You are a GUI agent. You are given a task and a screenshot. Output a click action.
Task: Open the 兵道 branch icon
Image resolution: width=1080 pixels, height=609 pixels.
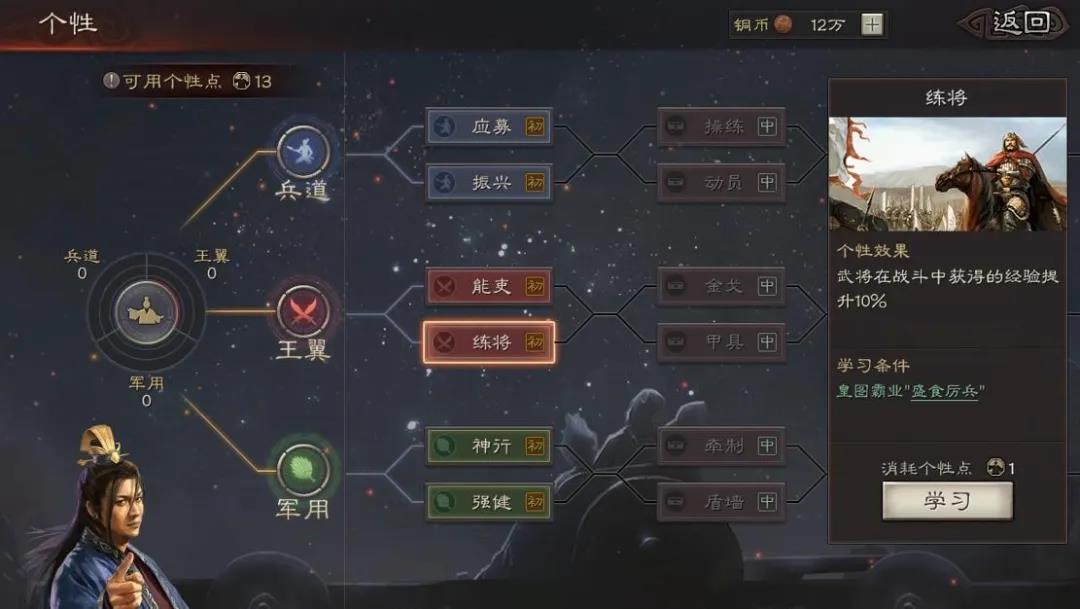pyautogui.click(x=302, y=152)
